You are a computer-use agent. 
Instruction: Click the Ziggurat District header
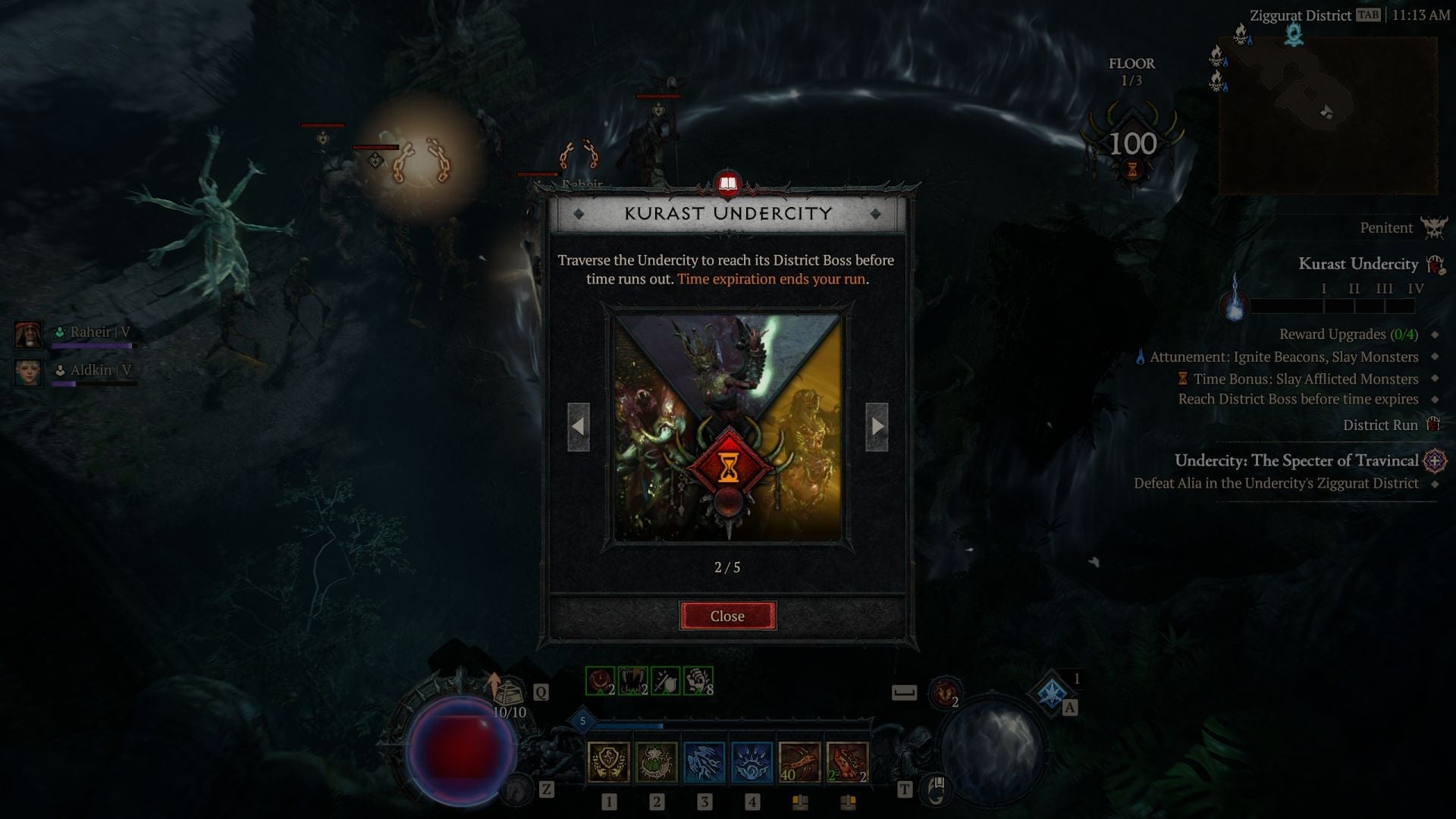coord(1301,14)
